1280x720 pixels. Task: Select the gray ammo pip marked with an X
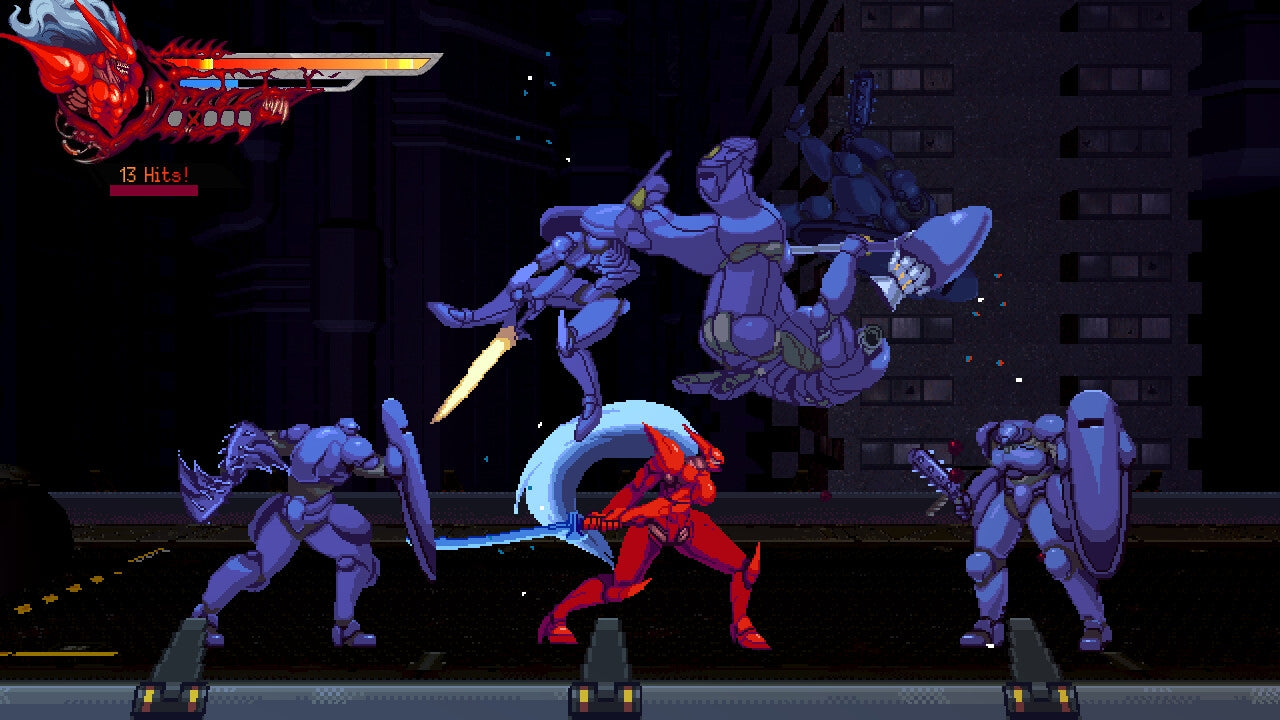(x=194, y=117)
